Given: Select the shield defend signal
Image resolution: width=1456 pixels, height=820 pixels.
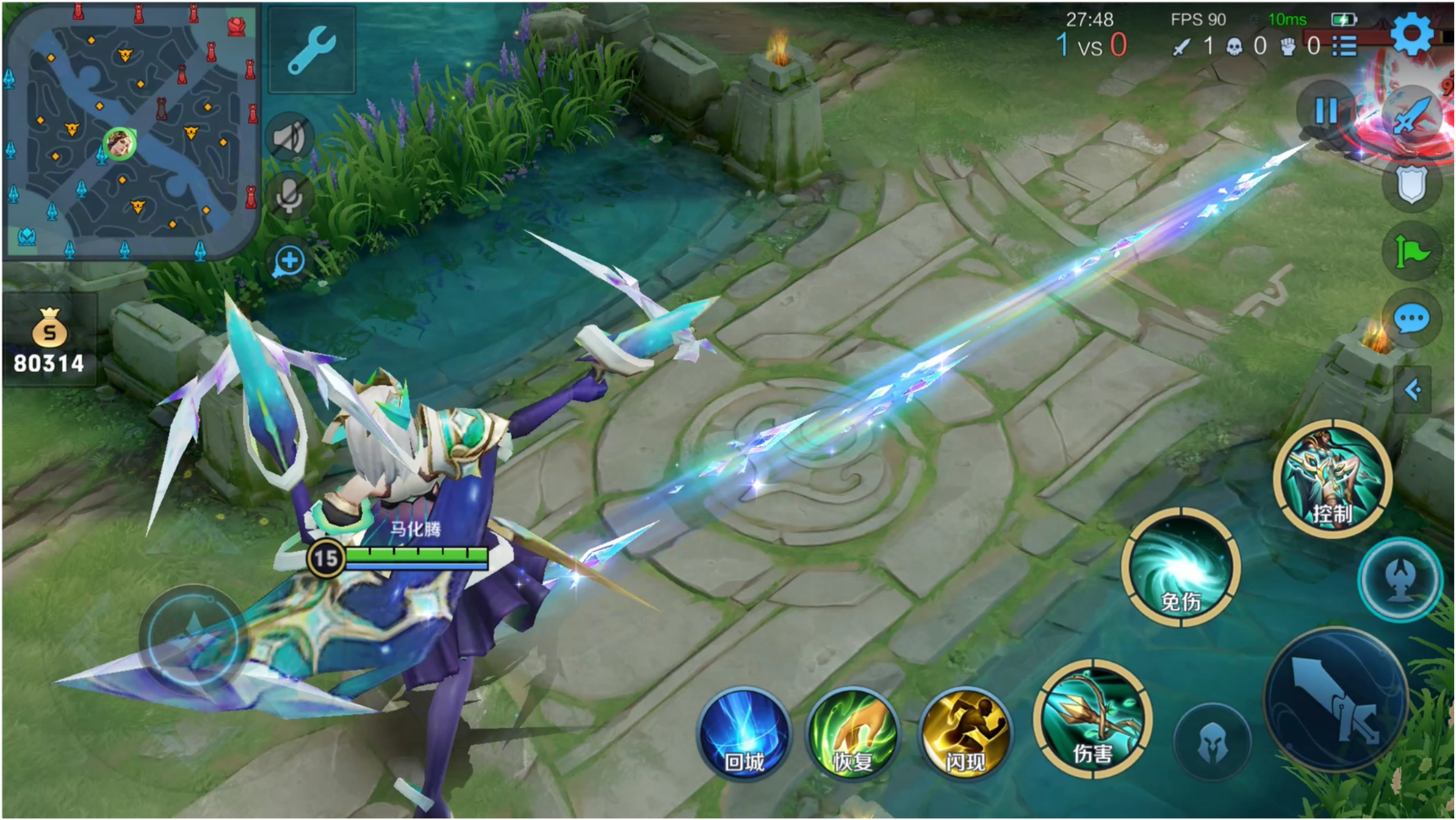Looking at the screenshot, I should click(x=1412, y=185).
